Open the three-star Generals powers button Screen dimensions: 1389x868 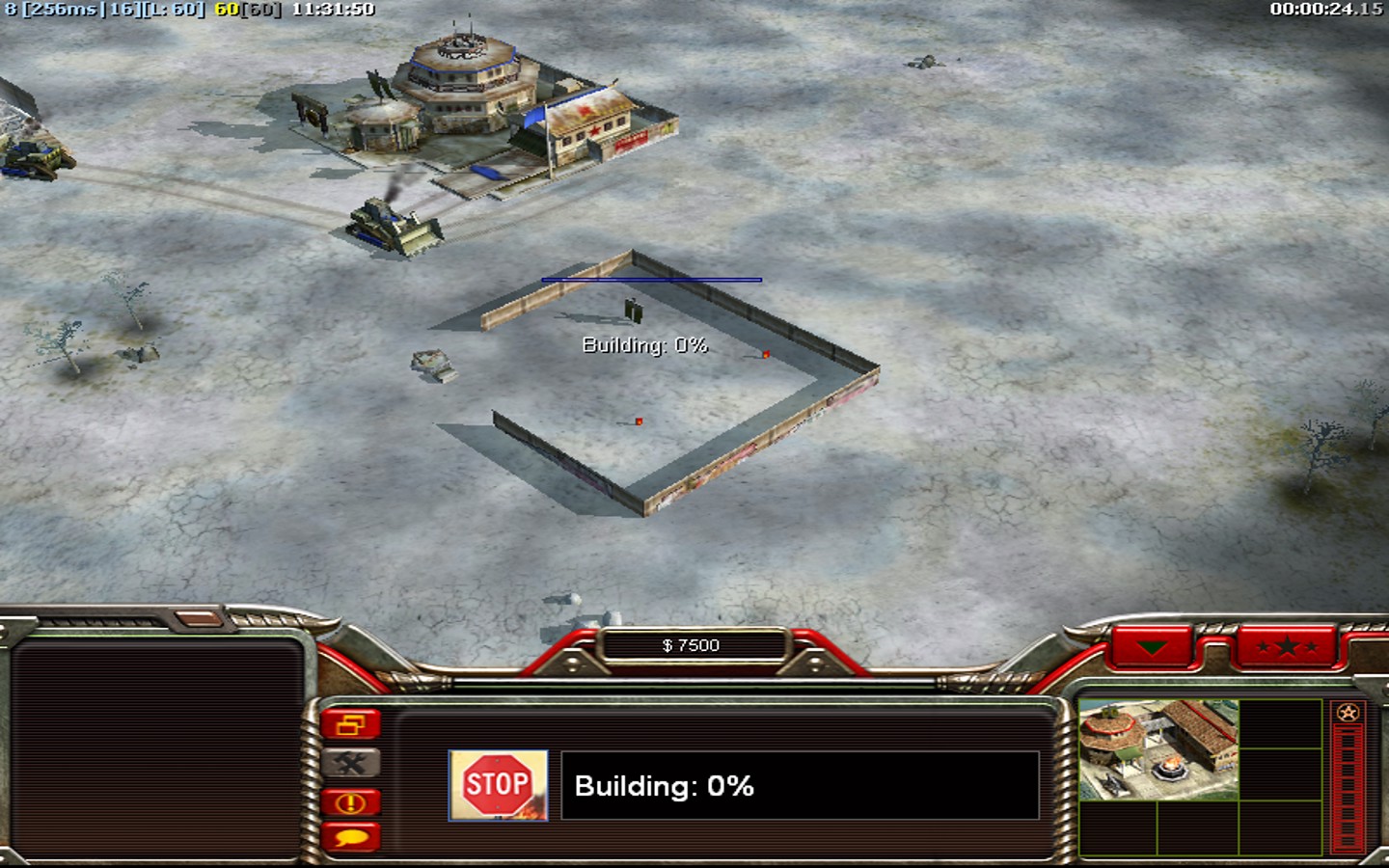[x=1287, y=646]
